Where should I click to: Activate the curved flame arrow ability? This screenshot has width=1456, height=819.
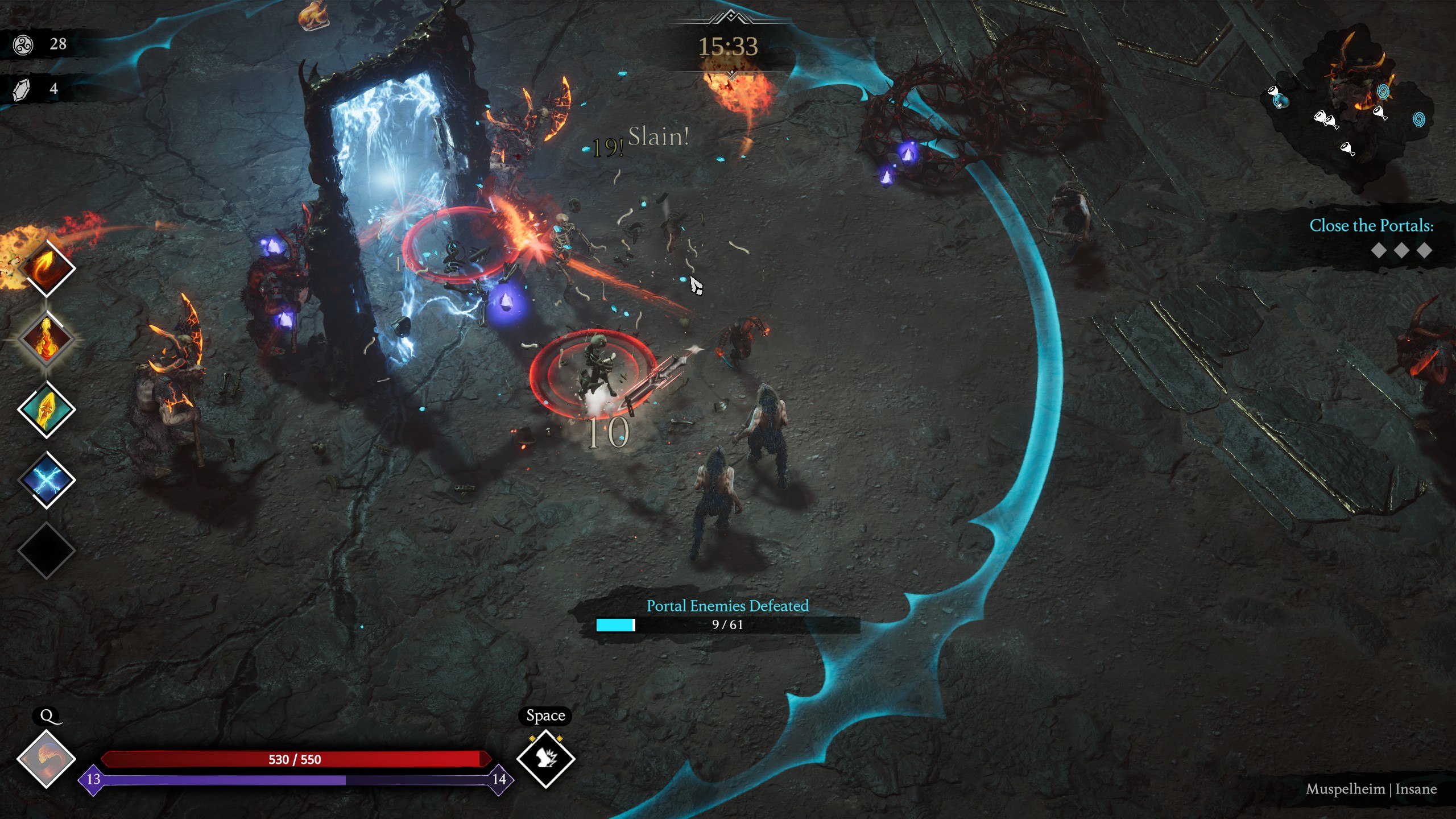47,268
